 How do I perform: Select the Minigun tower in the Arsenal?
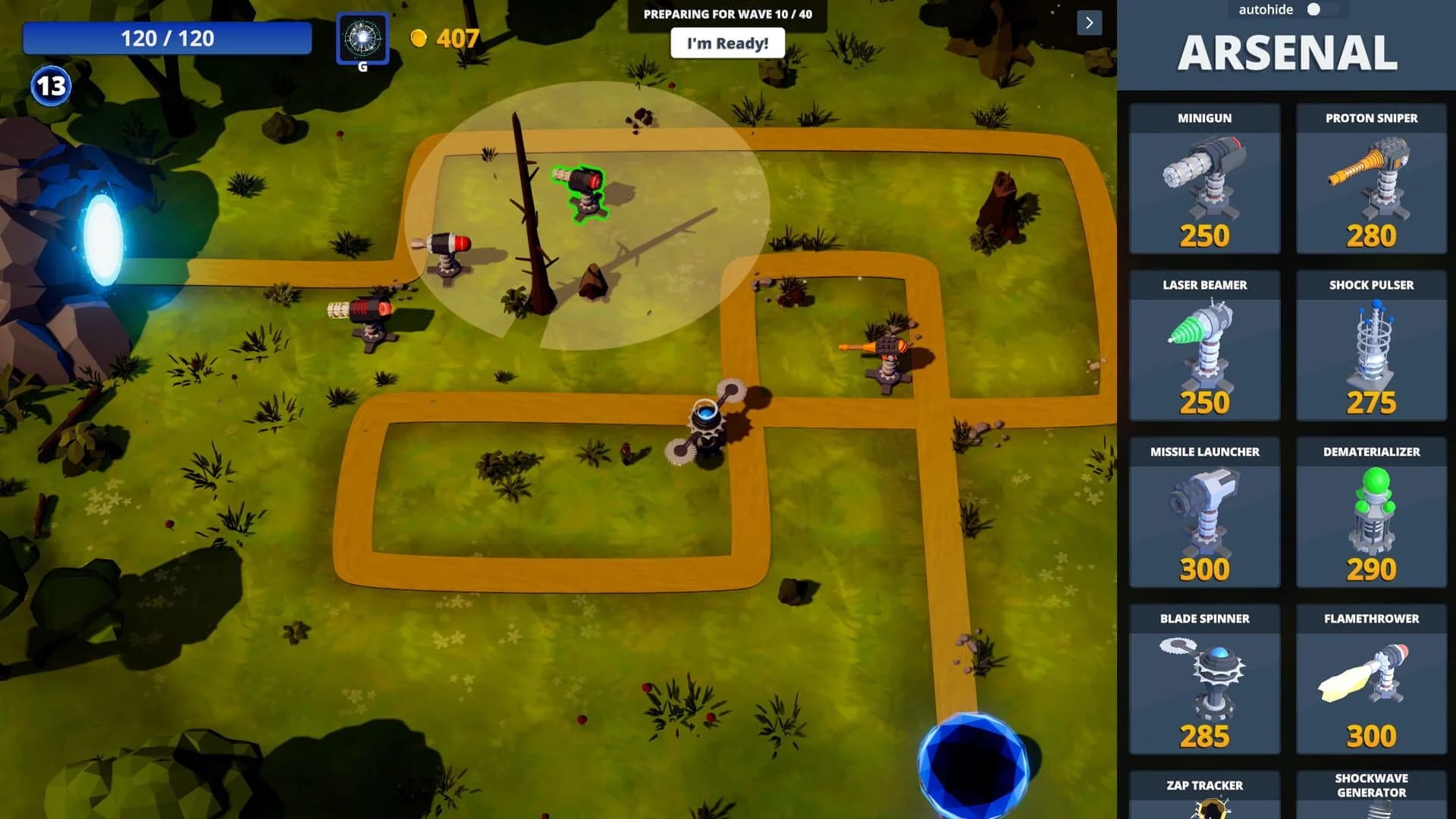click(1204, 182)
